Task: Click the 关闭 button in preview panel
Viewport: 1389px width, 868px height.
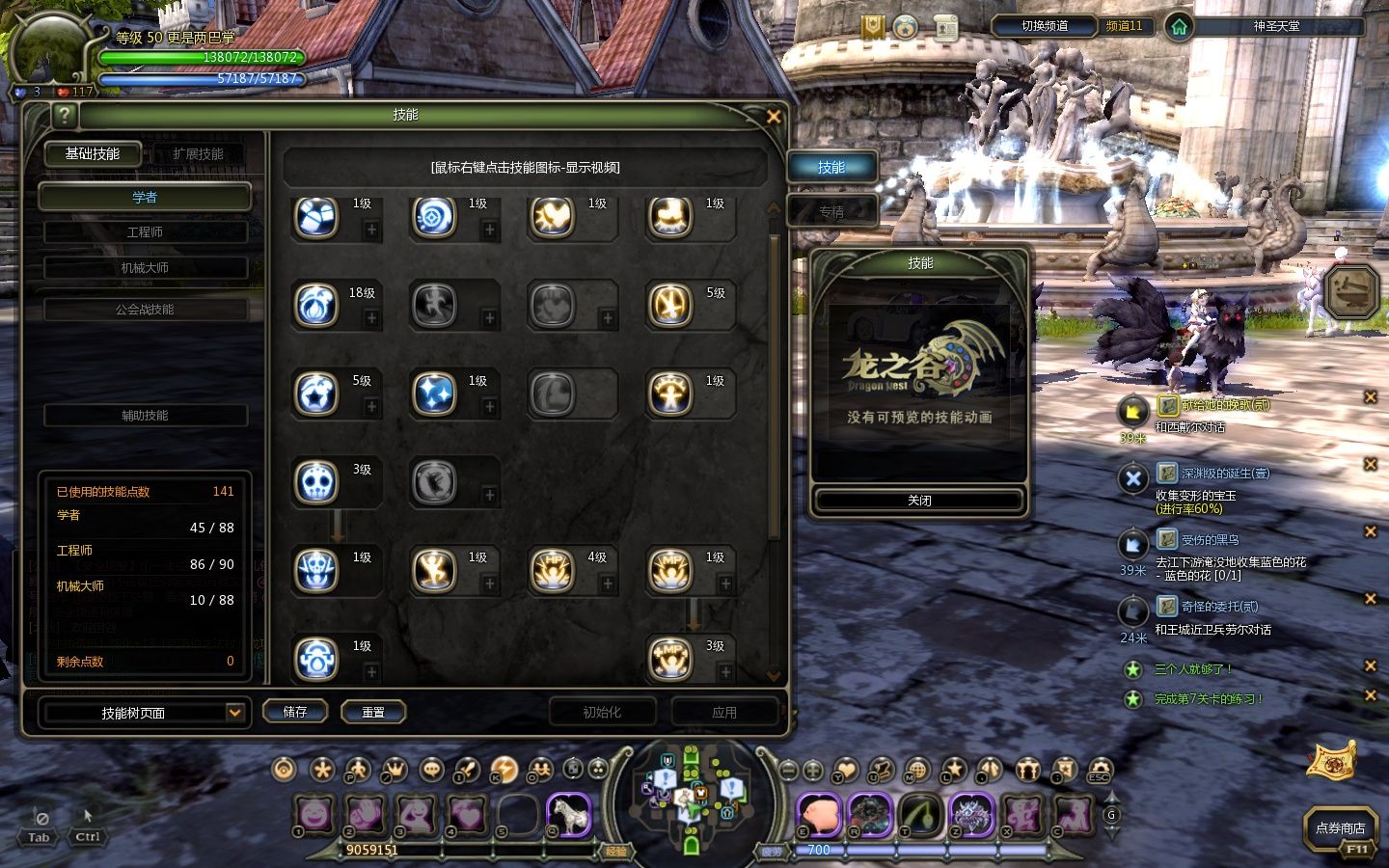Action: (x=919, y=501)
